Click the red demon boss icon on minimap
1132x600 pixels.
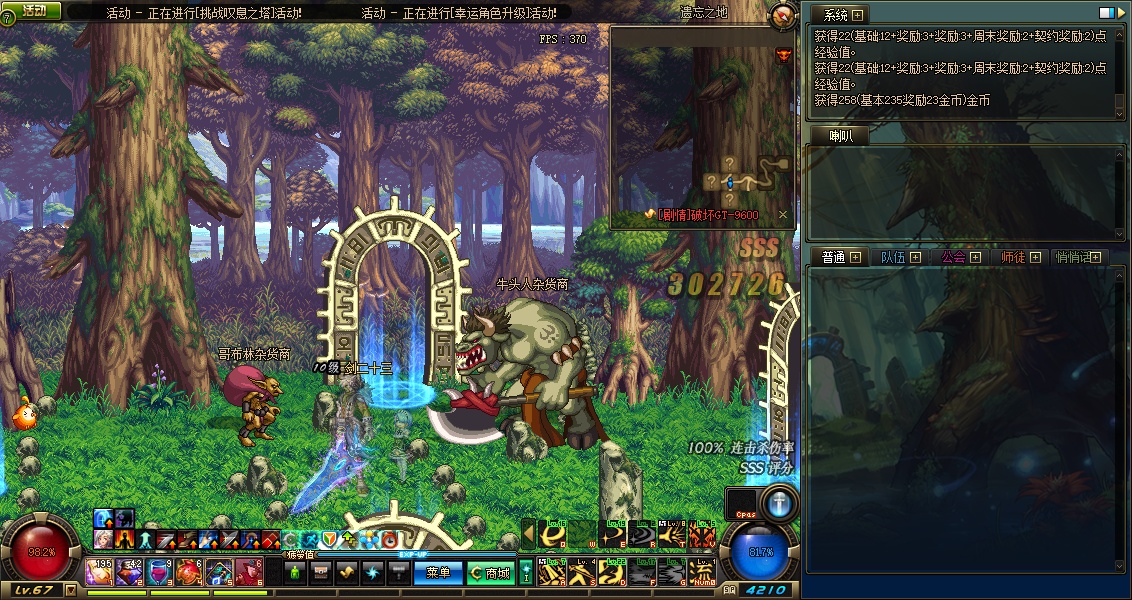click(782, 55)
